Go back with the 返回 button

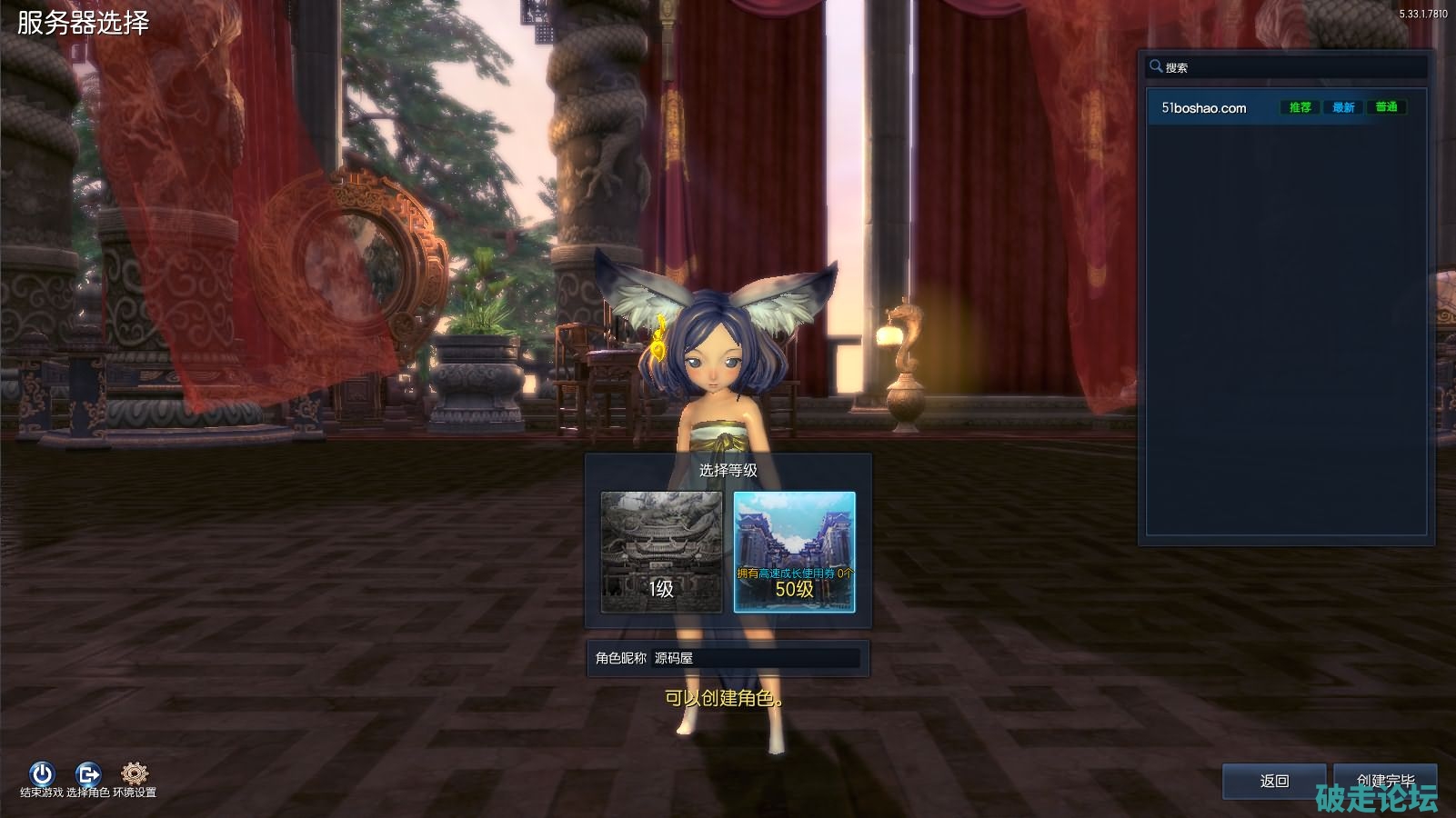coord(1274,781)
